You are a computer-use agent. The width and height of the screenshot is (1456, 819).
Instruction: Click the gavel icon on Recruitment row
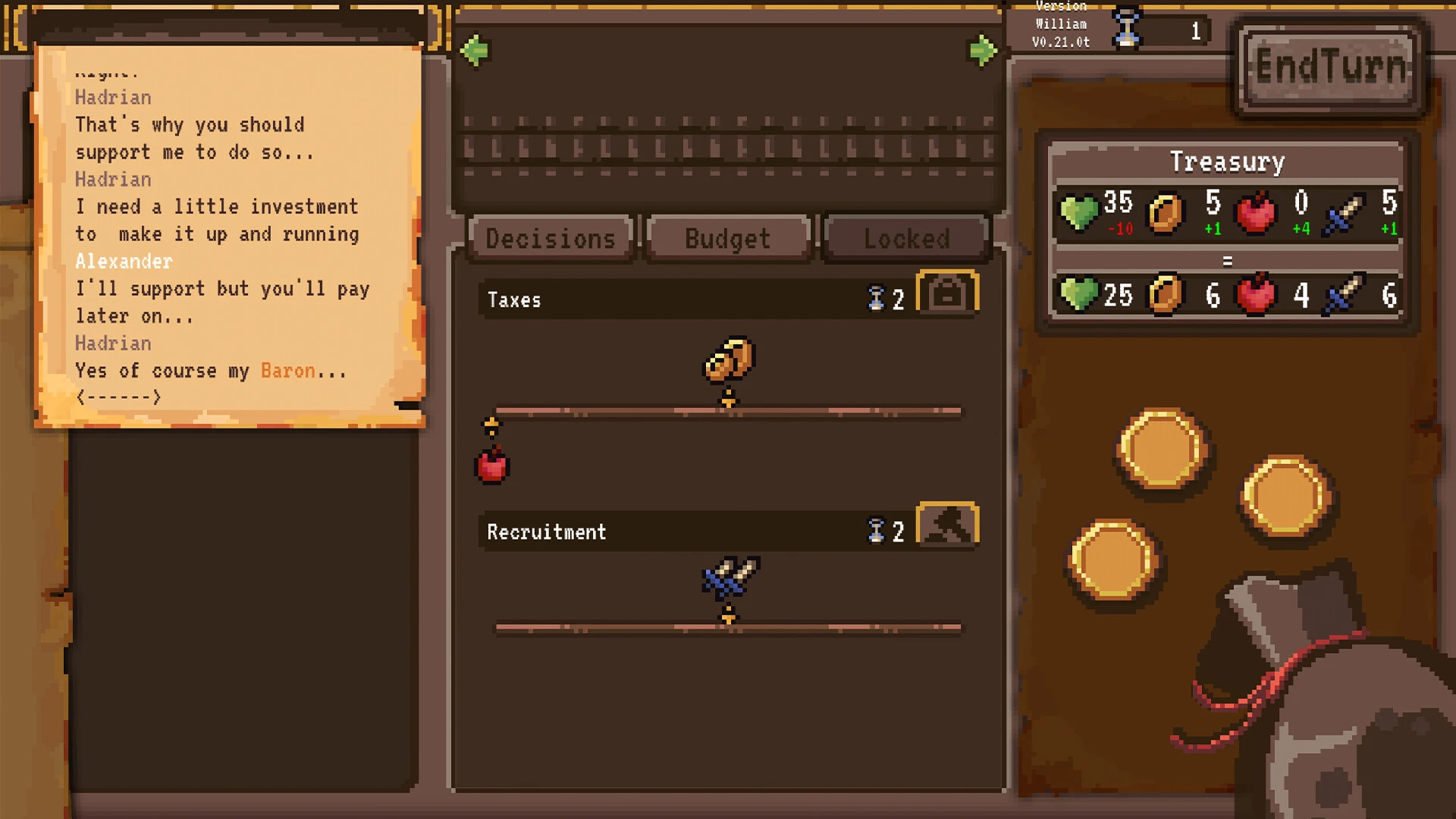pyautogui.click(x=947, y=525)
